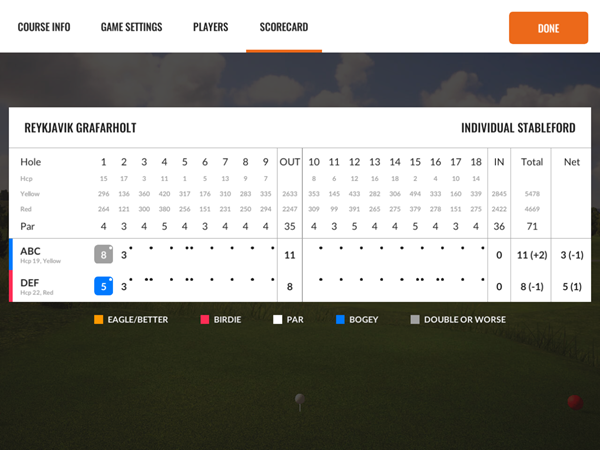The image size is (600, 450).
Task: Select the Scorecard tab
Action: [x=283, y=27]
